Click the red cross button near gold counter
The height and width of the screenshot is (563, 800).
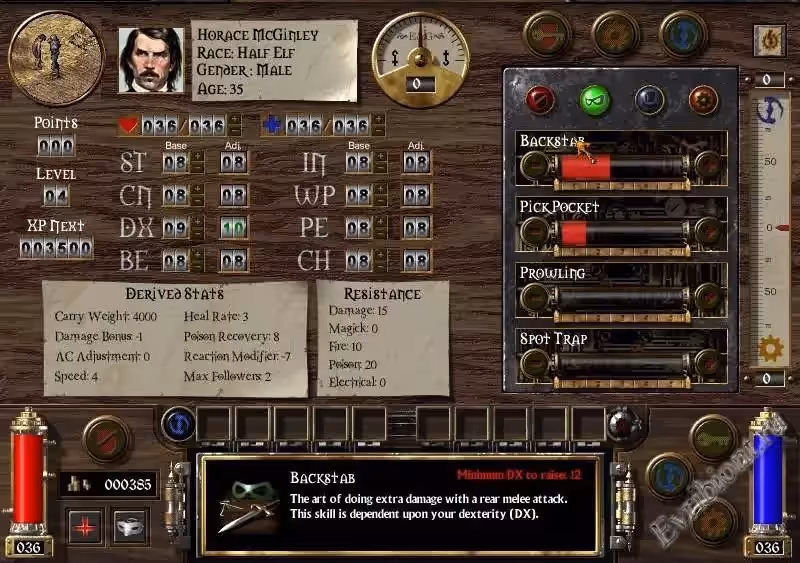click(x=85, y=526)
